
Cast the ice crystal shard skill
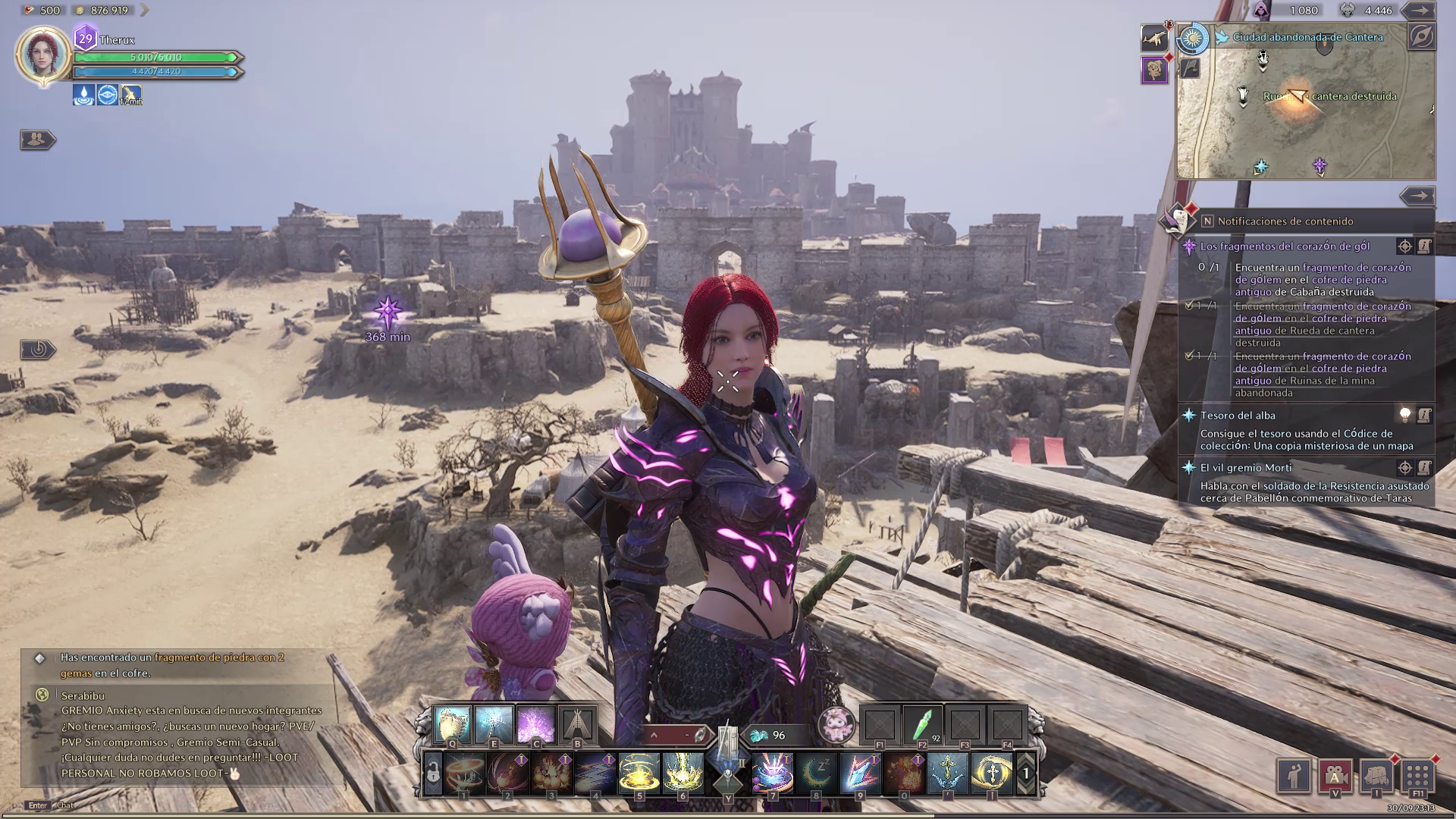pyautogui.click(x=860, y=773)
